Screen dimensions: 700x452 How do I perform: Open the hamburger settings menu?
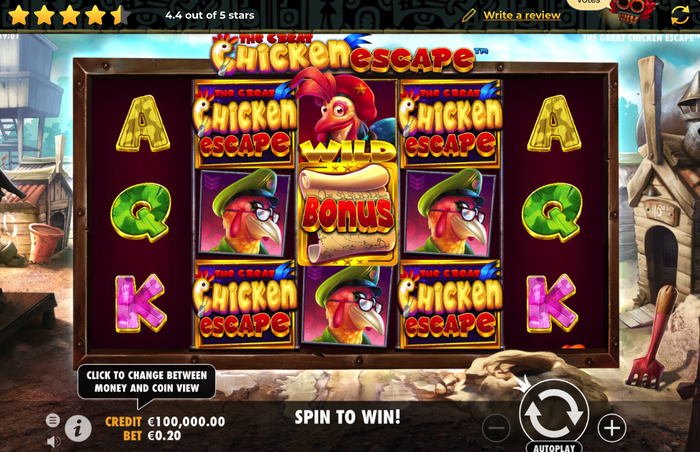[x=52, y=421]
